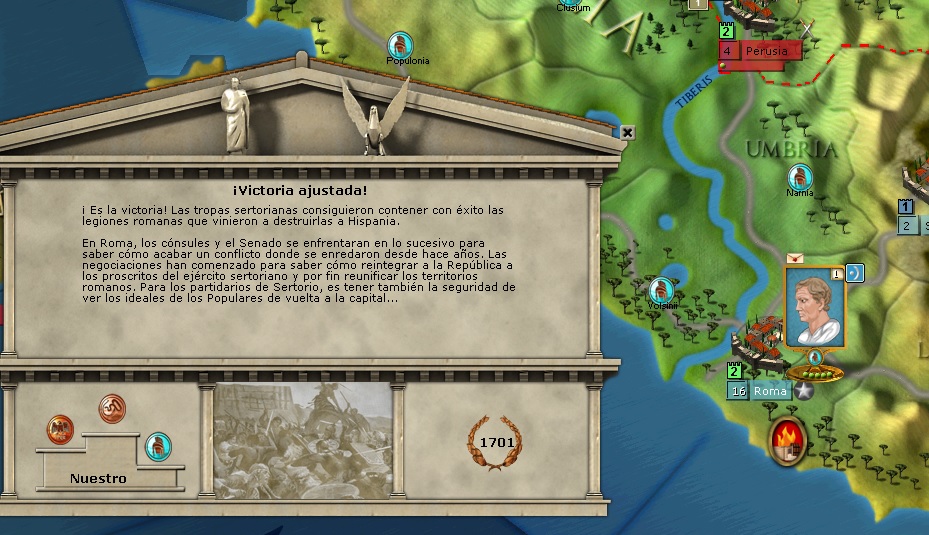Click the envelope icon above the leader portrait
929x535 pixels.
[795, 259]
